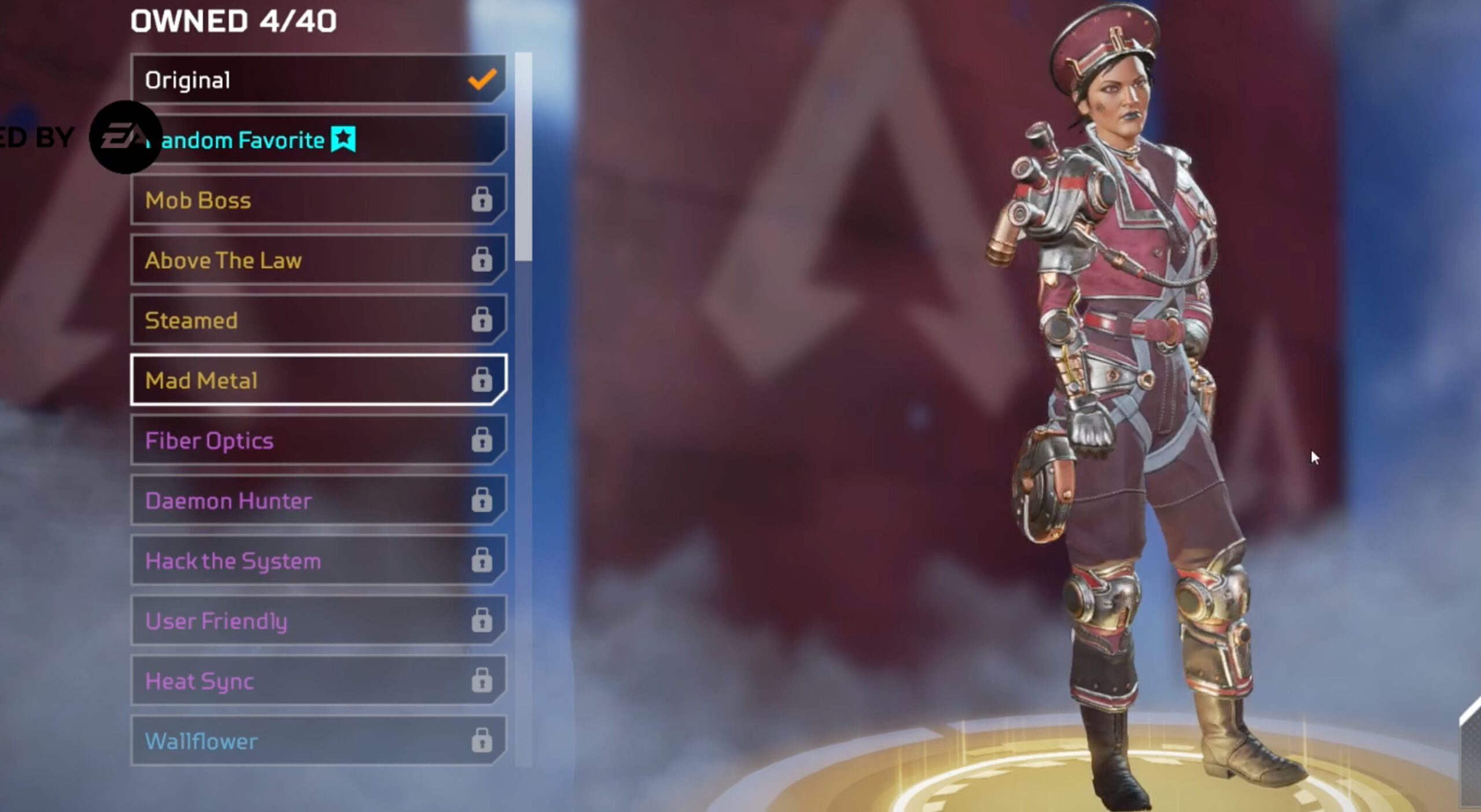This screenshot has width=1481, height=812.
Task: Pick the Steamed skin entry
Action: 318,320
